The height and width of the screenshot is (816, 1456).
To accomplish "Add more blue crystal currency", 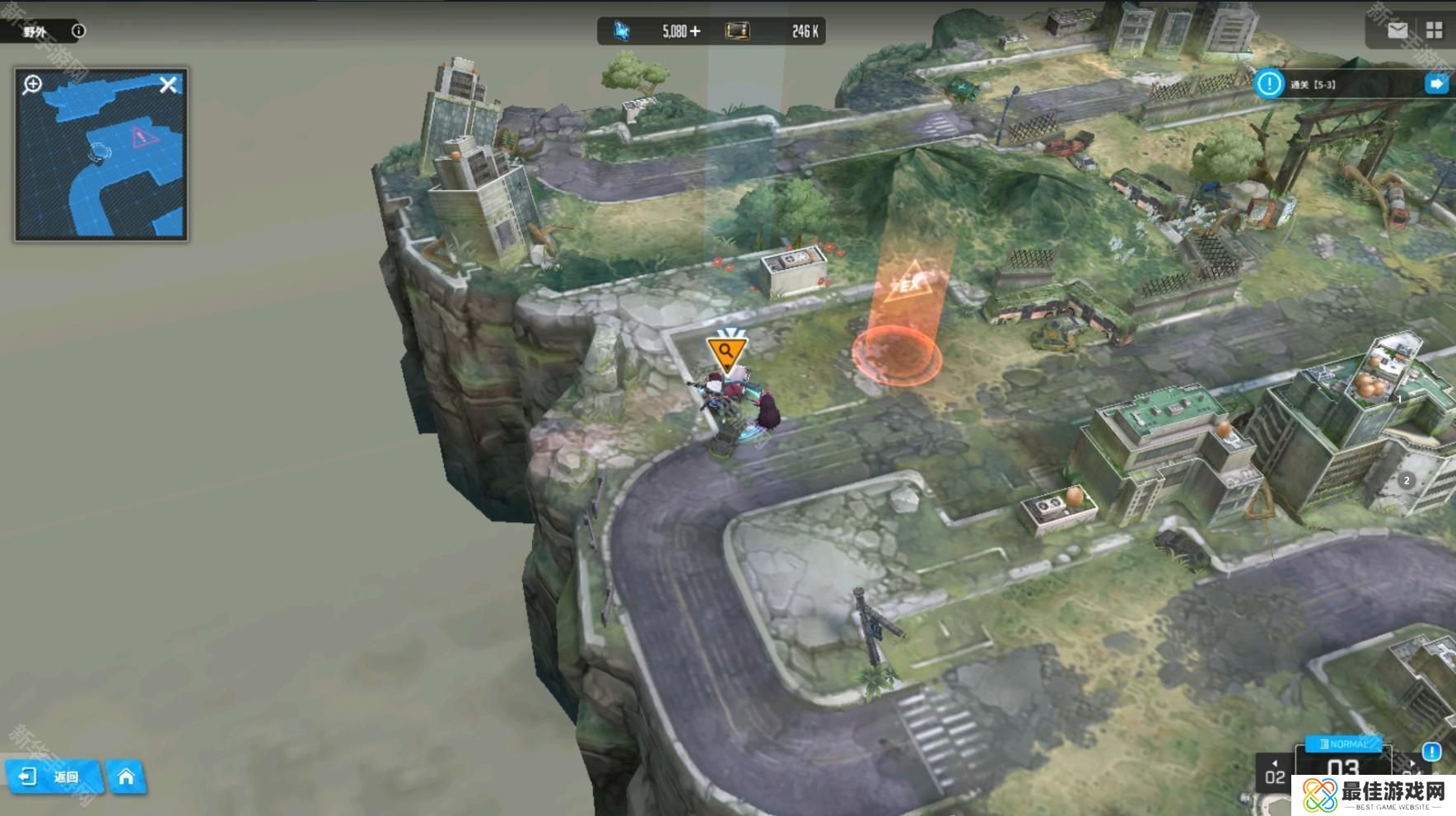I will (x=696, y=31).
